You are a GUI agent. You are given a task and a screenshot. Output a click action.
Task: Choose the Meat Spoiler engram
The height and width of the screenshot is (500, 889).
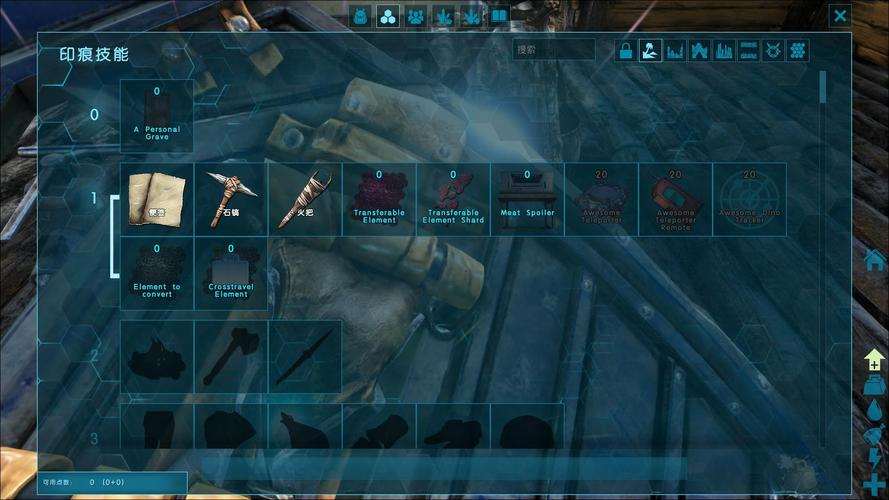pyautogui.click(x=527, y=199)
